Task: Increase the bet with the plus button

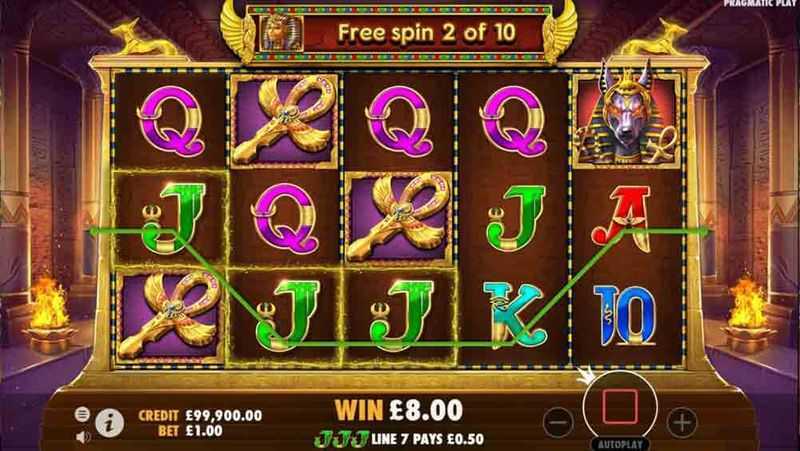Action: (x=679, y=419)
